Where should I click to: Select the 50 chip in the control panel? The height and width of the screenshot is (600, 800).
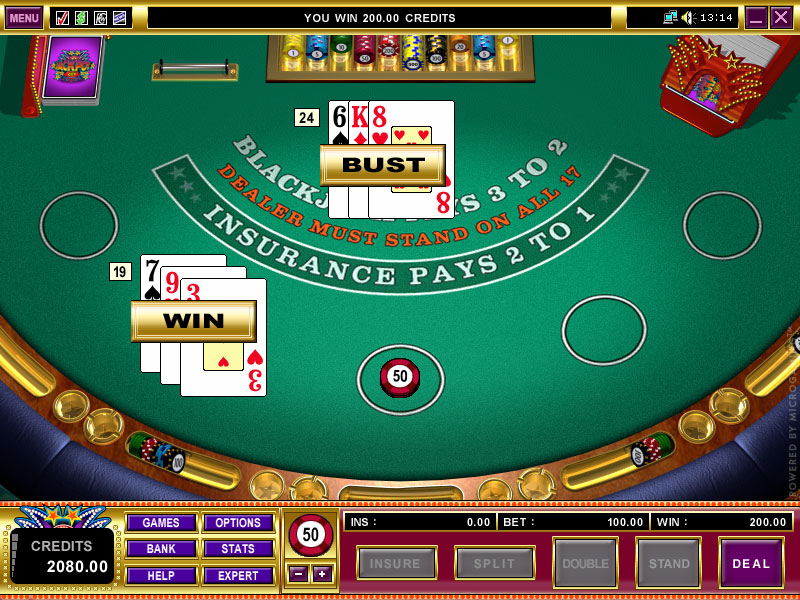(x=310, y=535)
